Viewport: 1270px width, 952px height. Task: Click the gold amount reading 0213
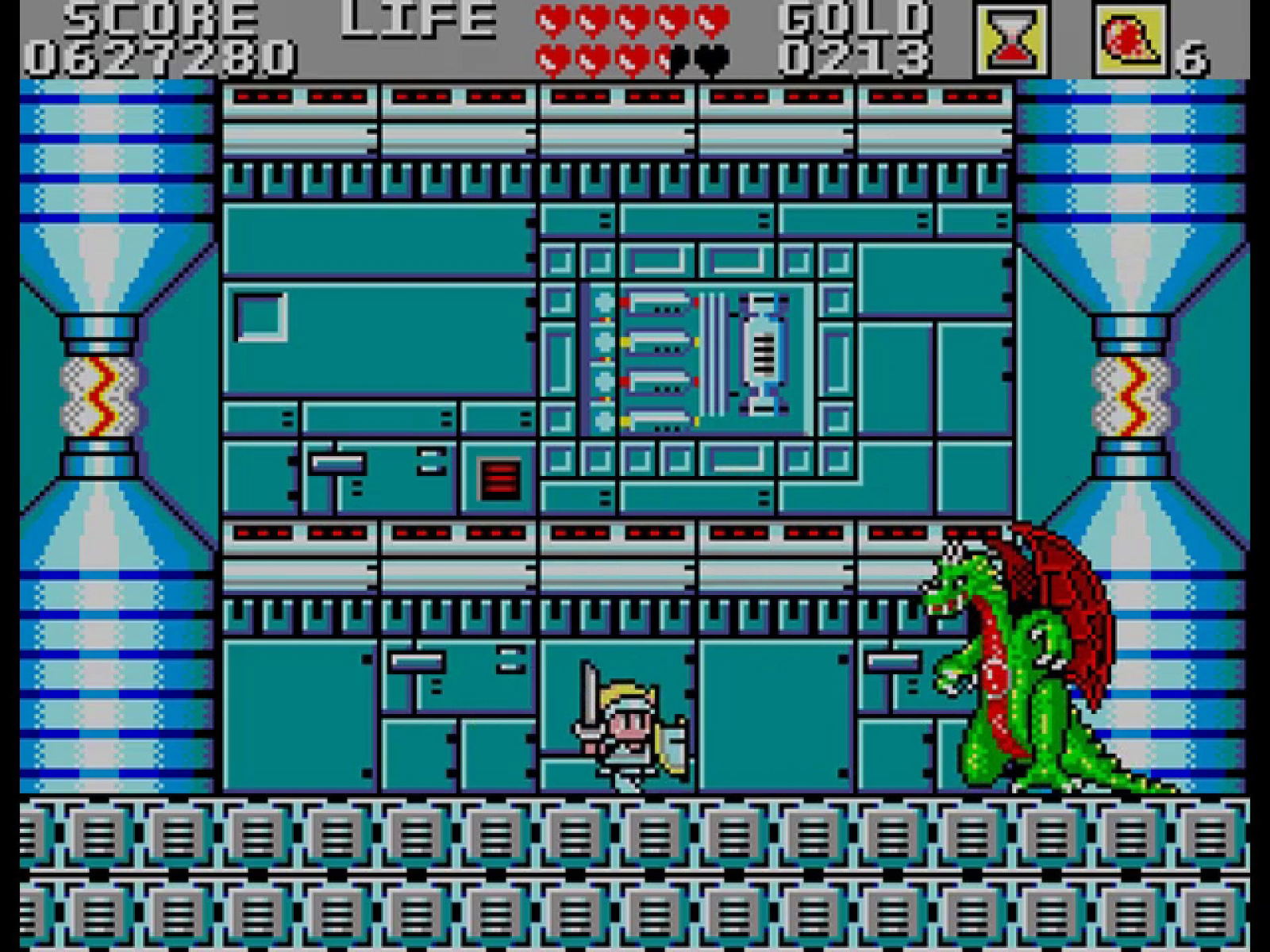pyautogui.click(x=857, y=57)
